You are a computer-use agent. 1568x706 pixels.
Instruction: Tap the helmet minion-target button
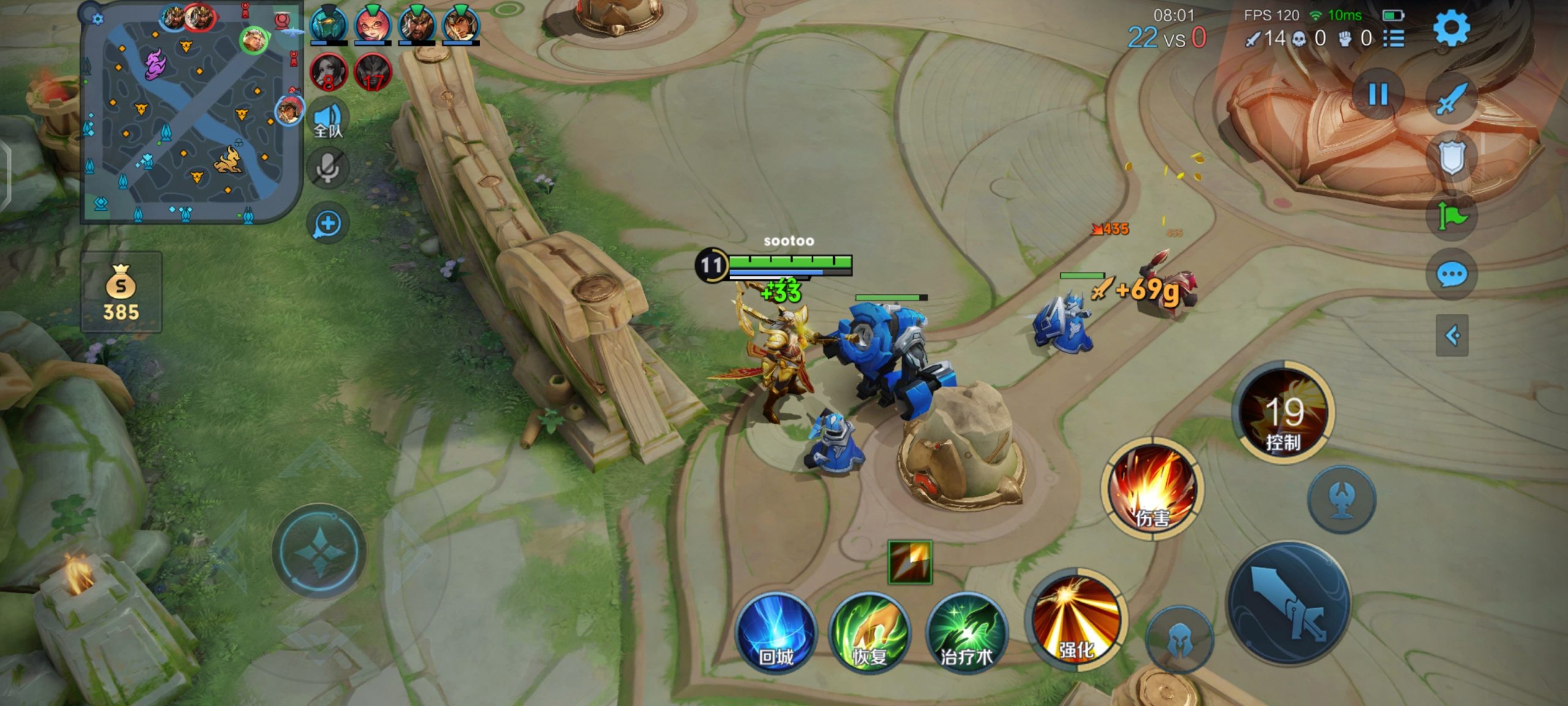(1179, 640)
